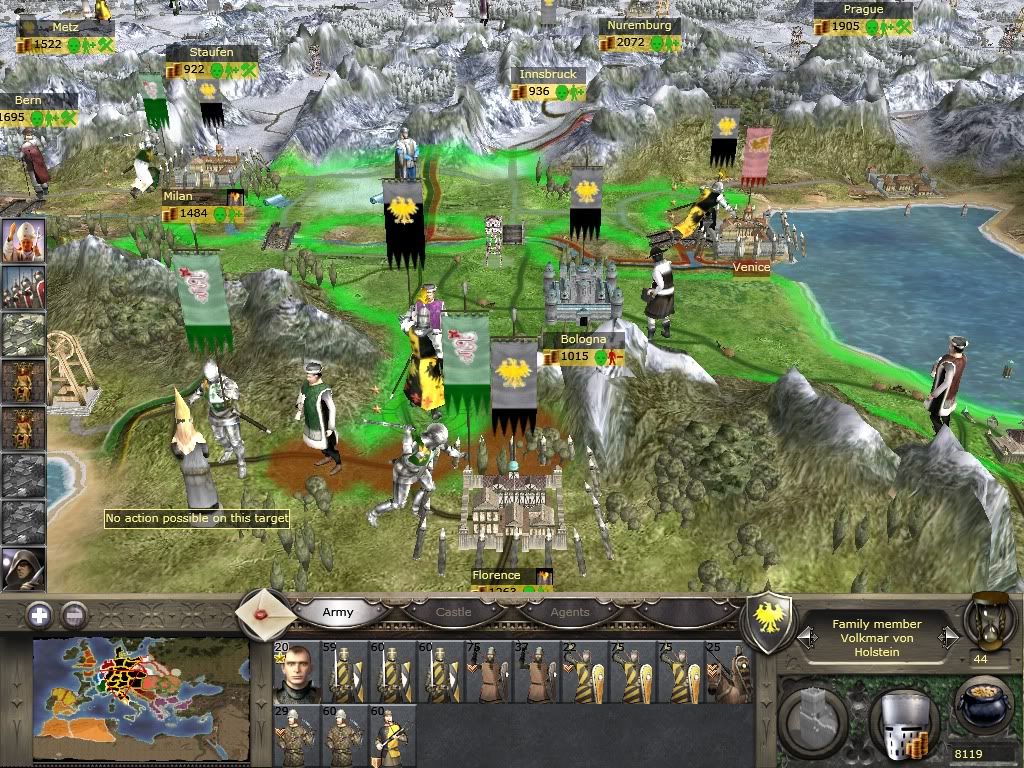The height and width of the screenshot is (768, 1024).
Task: Open the red-uniformed soldiers event notification
Action: [23, 289]
